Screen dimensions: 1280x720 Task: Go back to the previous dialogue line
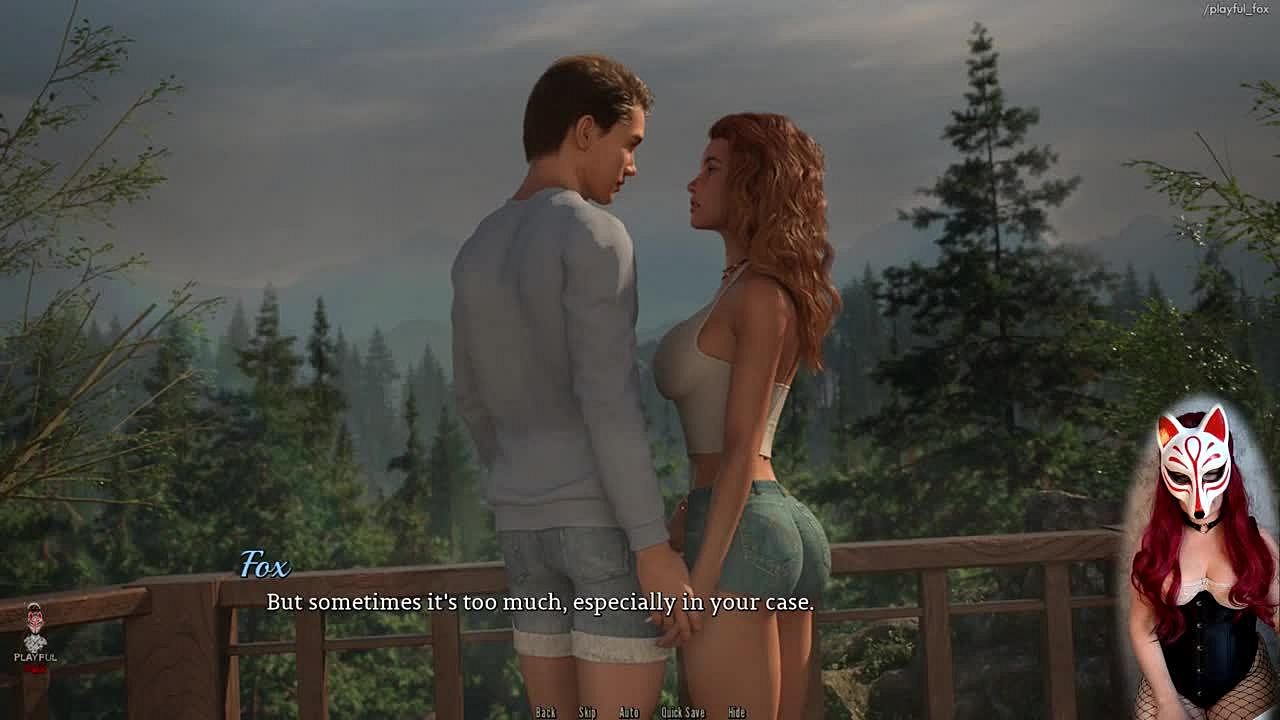point(545,712)
